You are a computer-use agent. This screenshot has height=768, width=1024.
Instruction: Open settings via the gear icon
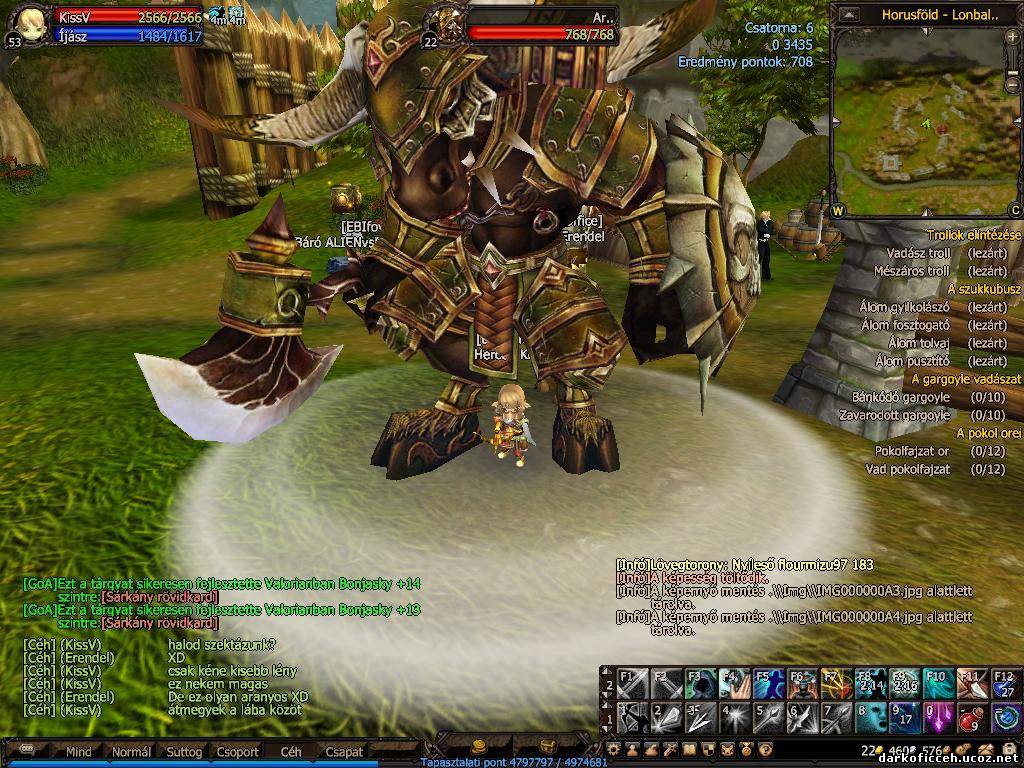tap(613, 749)
